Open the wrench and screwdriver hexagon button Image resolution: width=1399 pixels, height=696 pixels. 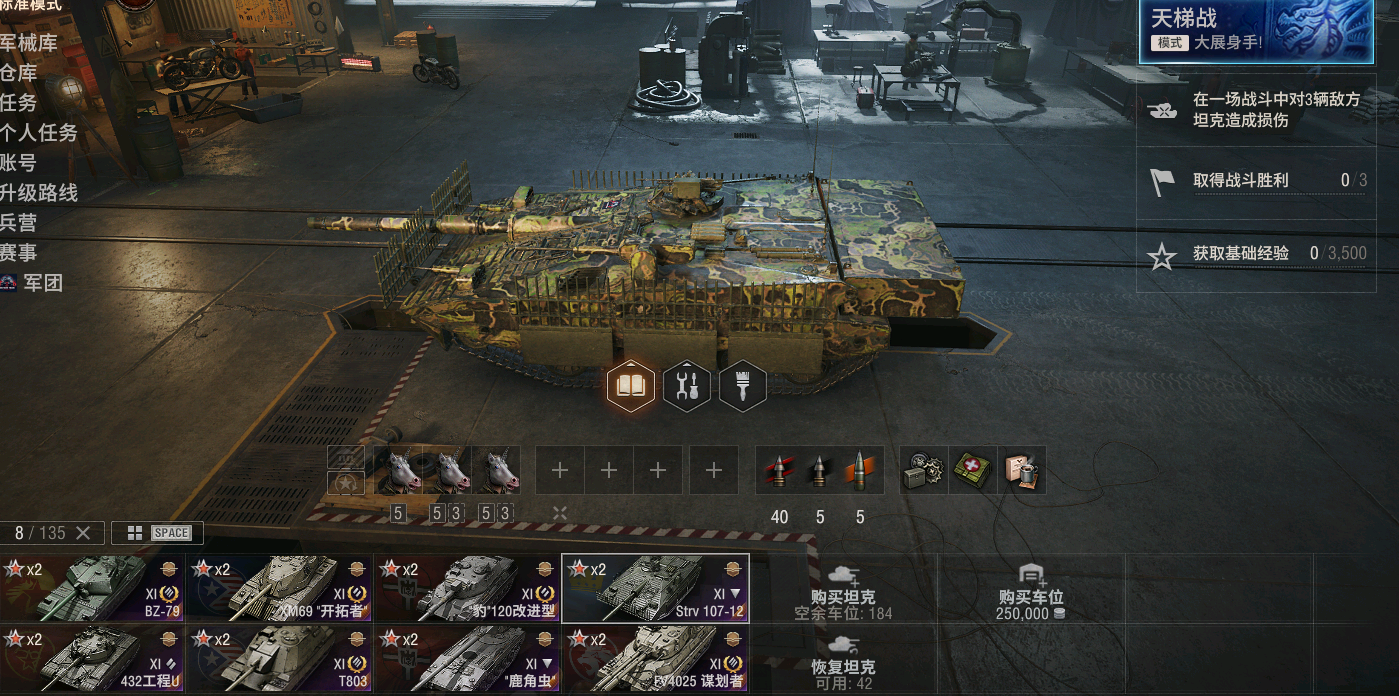point(687,385)
